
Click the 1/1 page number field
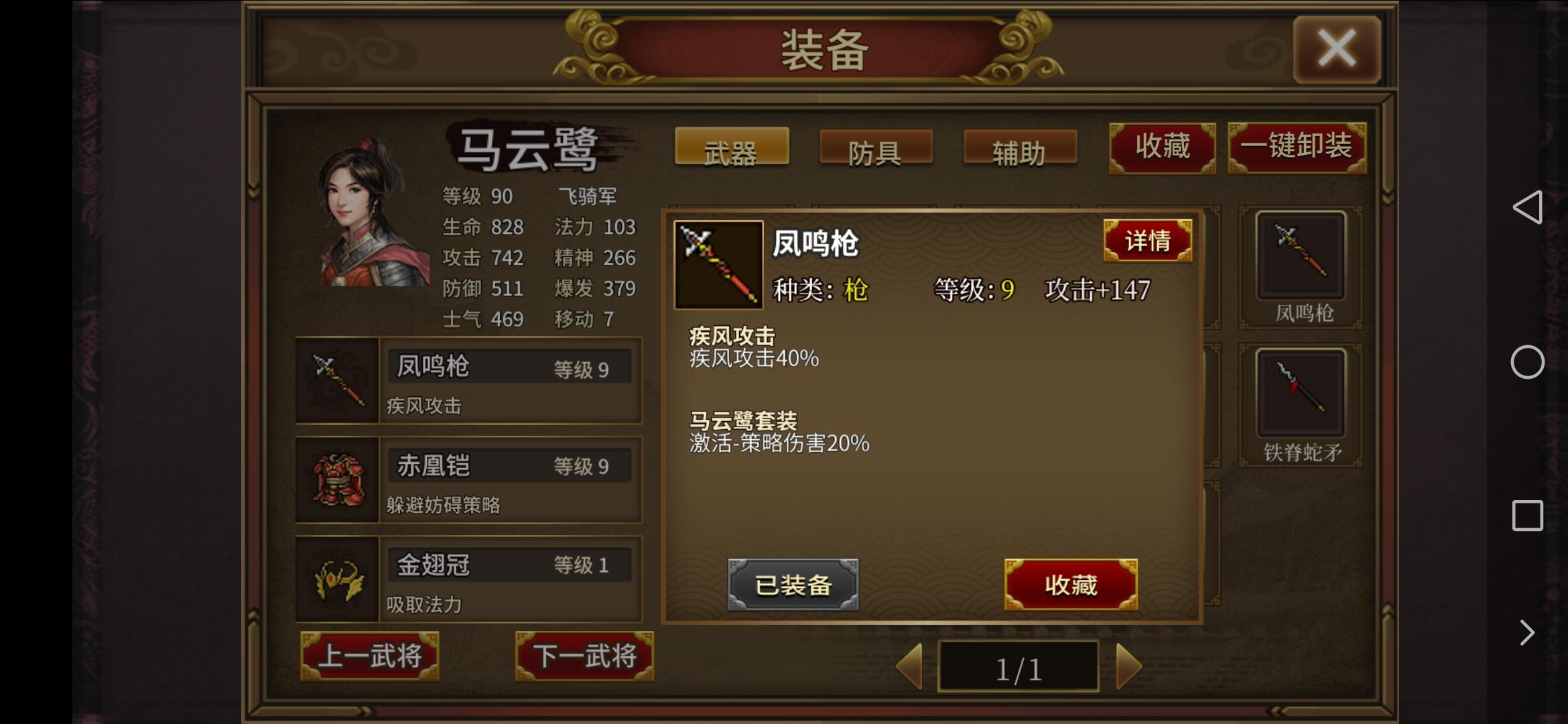tap(1020, 666)
